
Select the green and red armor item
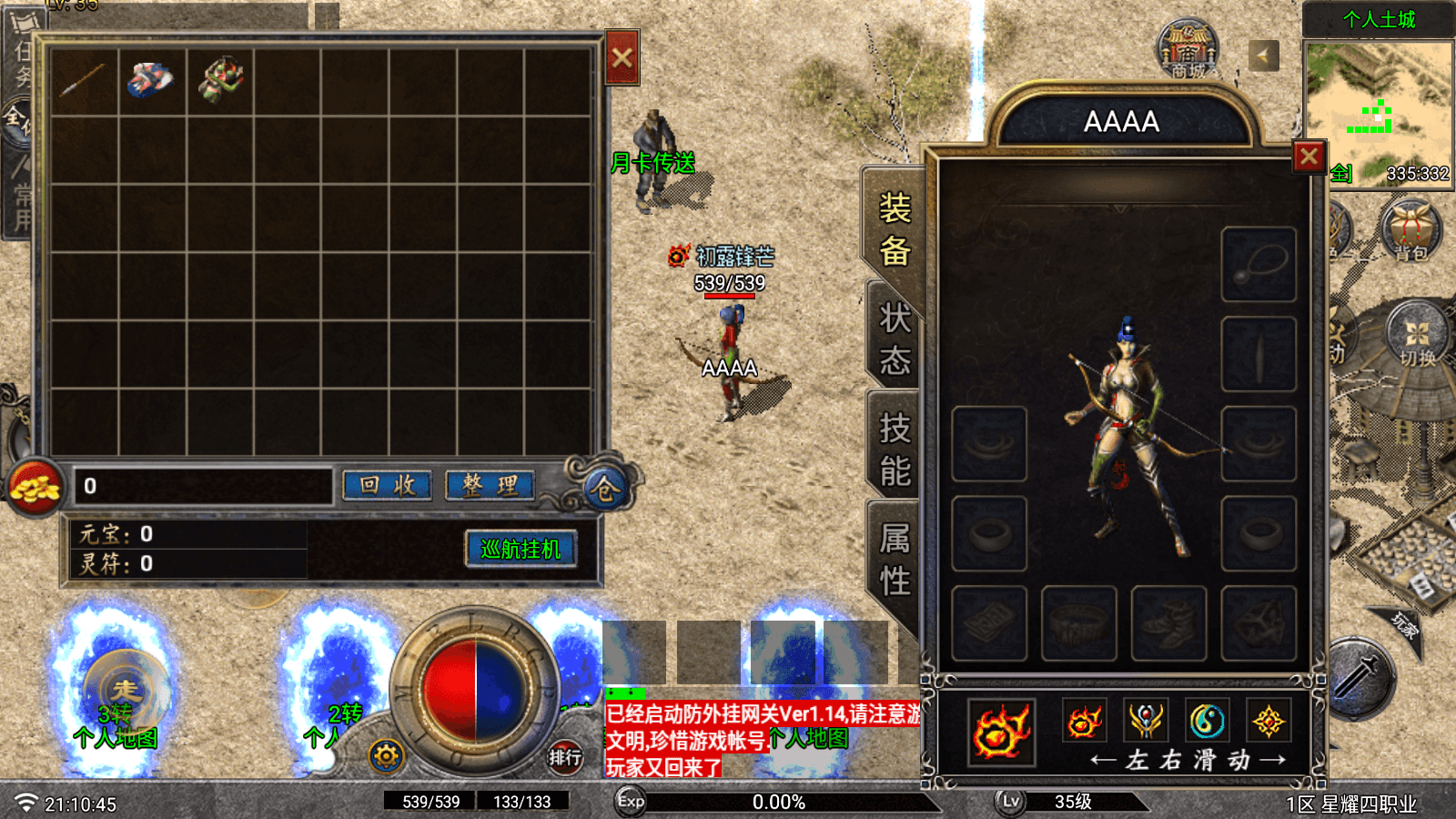pos(220,81)
